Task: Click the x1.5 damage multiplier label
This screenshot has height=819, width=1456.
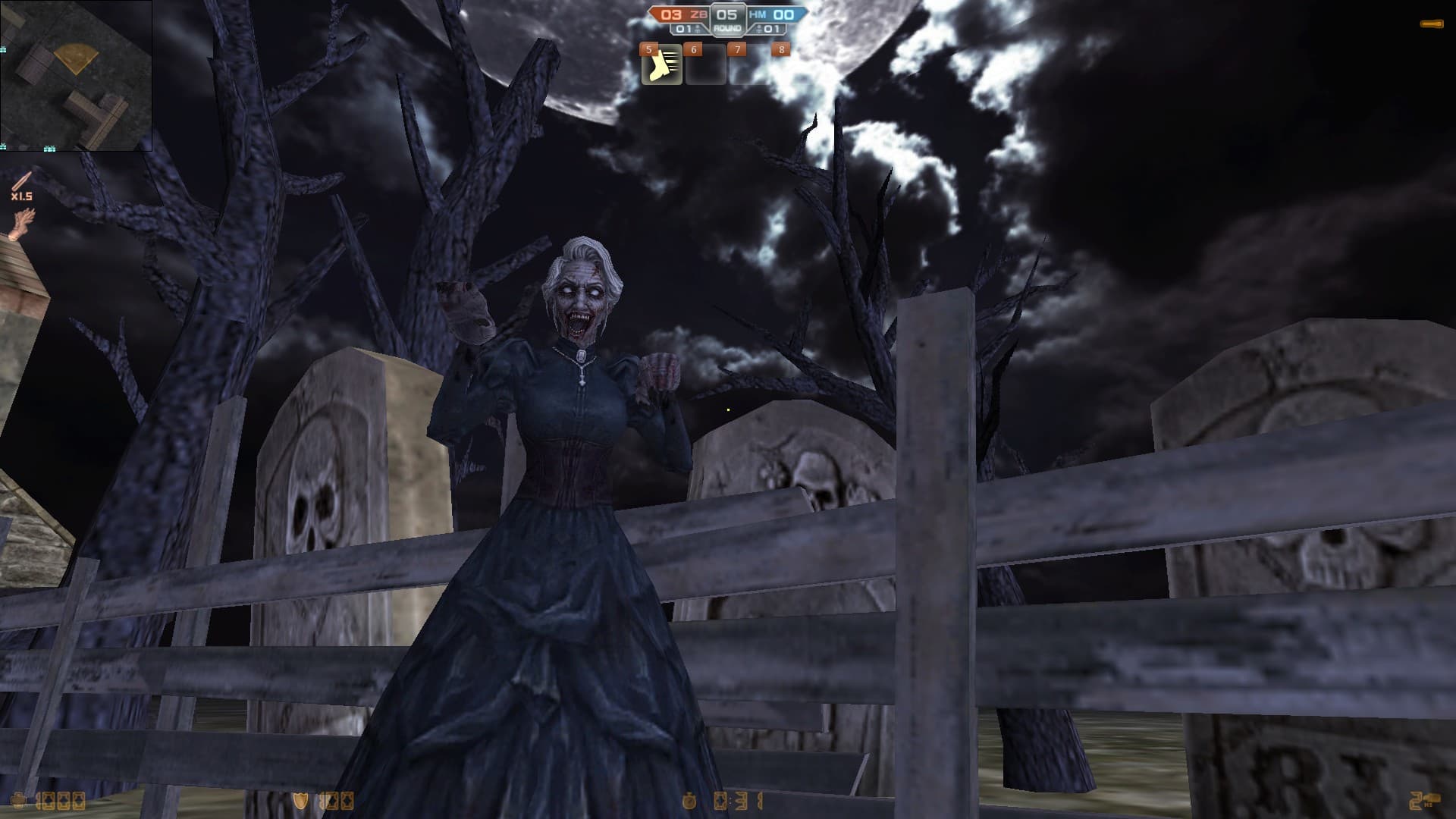Action: point(23,197)
